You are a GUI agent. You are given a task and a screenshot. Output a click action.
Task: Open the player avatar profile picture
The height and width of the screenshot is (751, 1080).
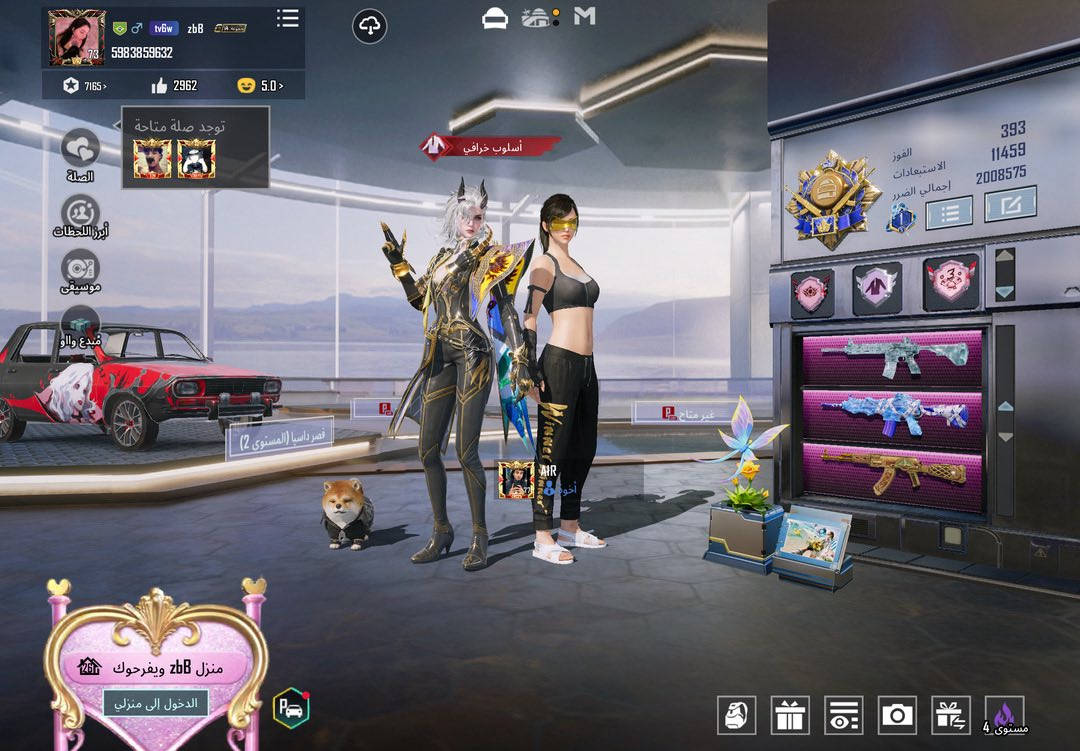tap(77, 39)
